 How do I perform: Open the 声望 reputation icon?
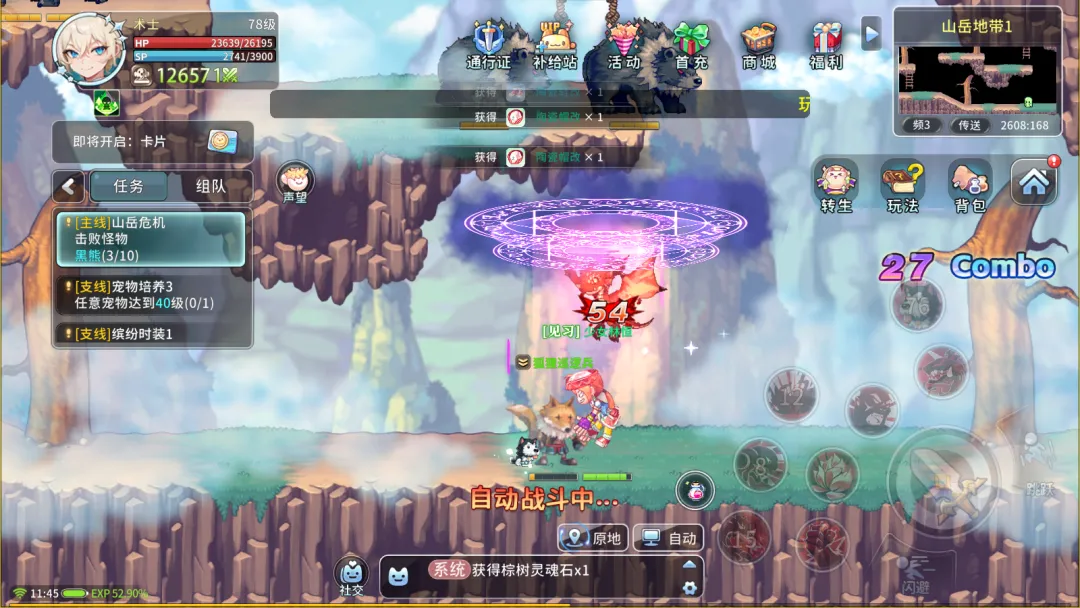(x=295, y=183)
